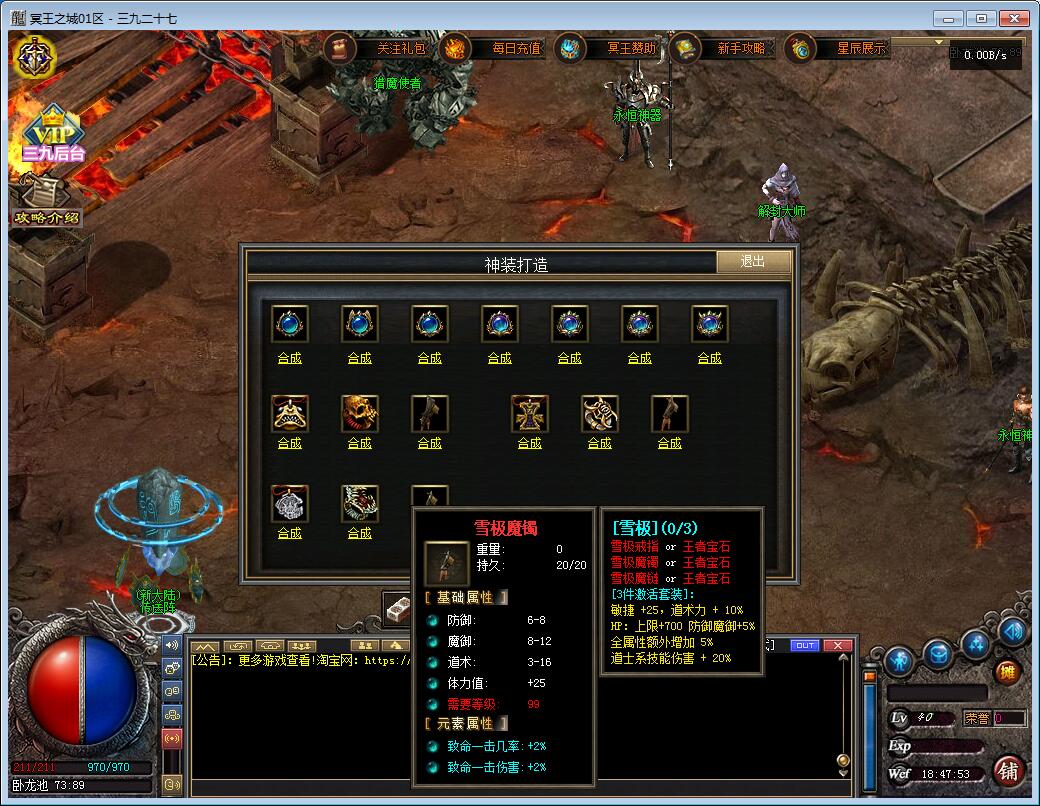This screenshot has height=806, width=1040.
Task: Open the 每日充值 daily recharge menu
Action: 499,47
